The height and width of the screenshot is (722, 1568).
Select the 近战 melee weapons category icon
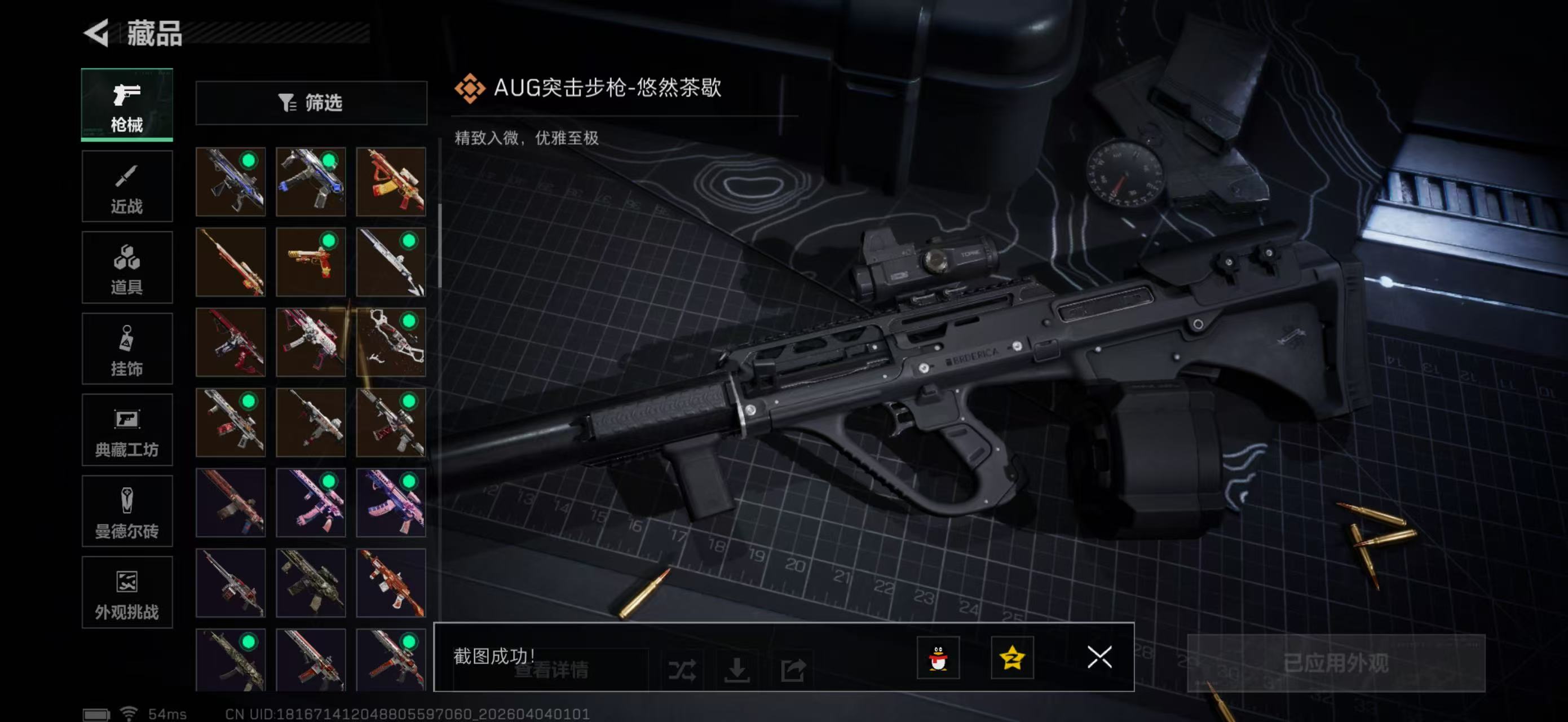click(x=127, y=186)
